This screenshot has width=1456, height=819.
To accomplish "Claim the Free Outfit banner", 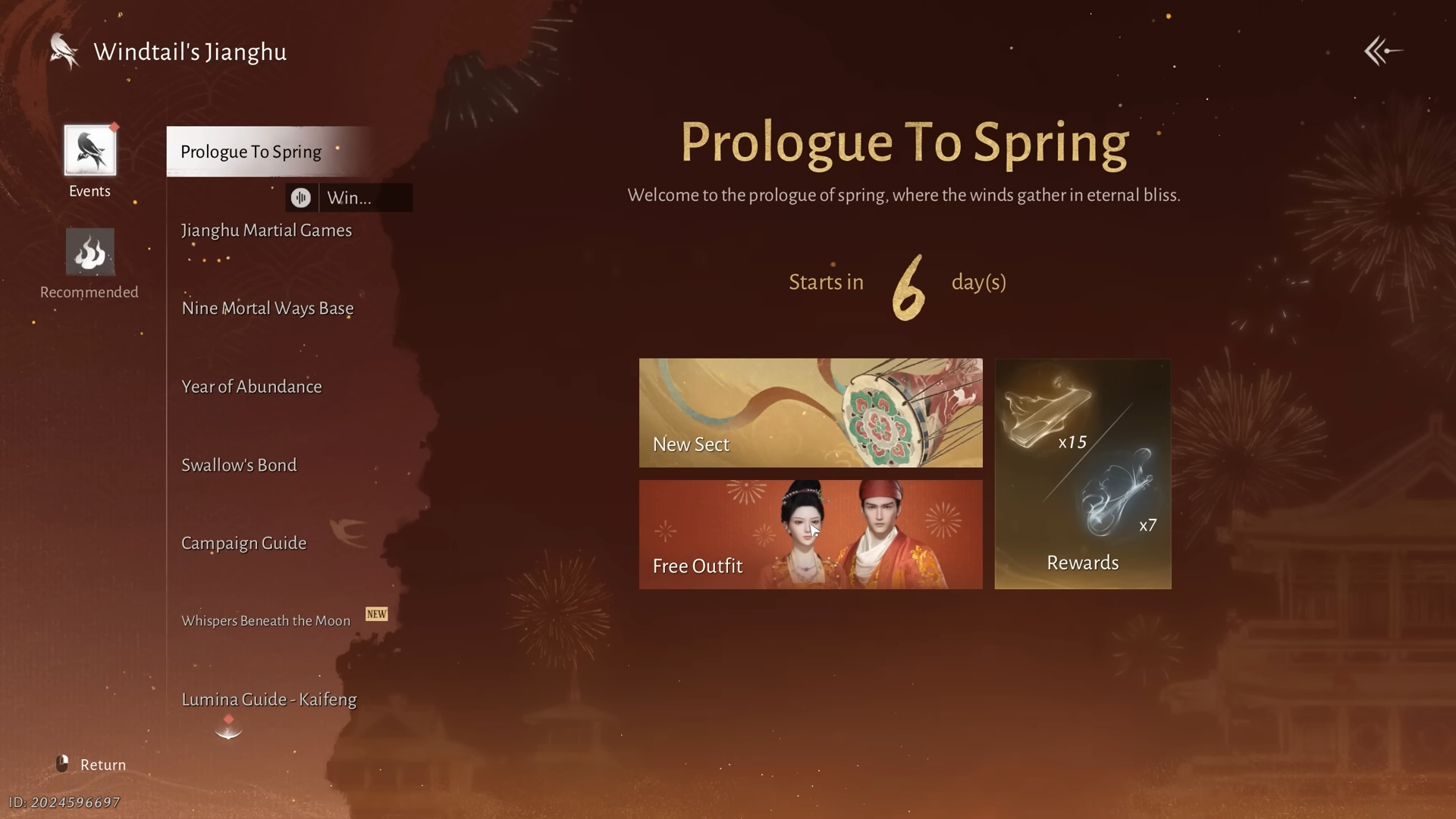I will 810,535.
